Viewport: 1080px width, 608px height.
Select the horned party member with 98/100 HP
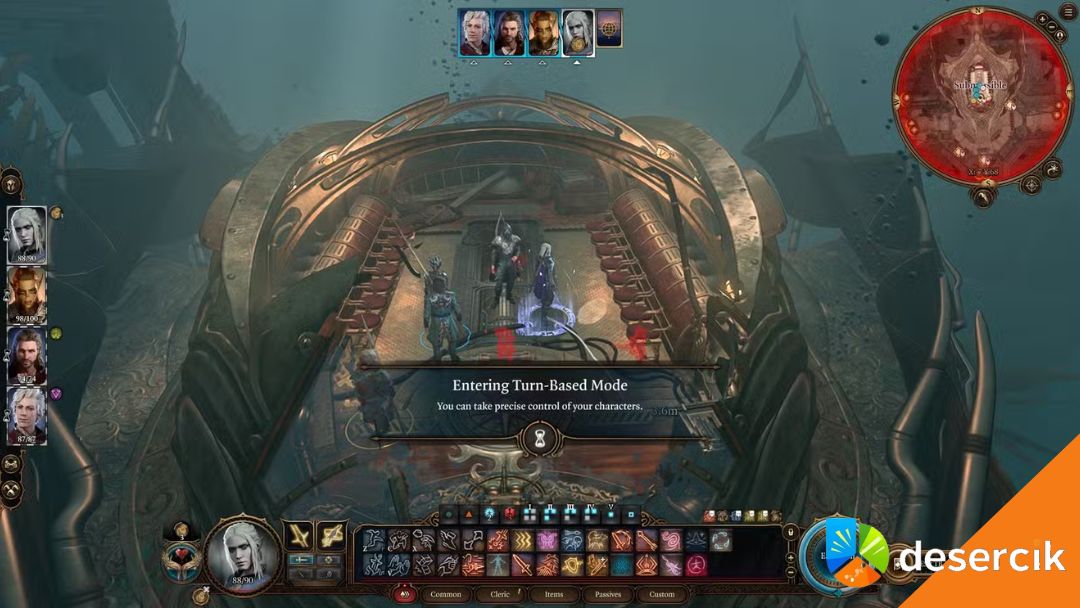point(27,294)
